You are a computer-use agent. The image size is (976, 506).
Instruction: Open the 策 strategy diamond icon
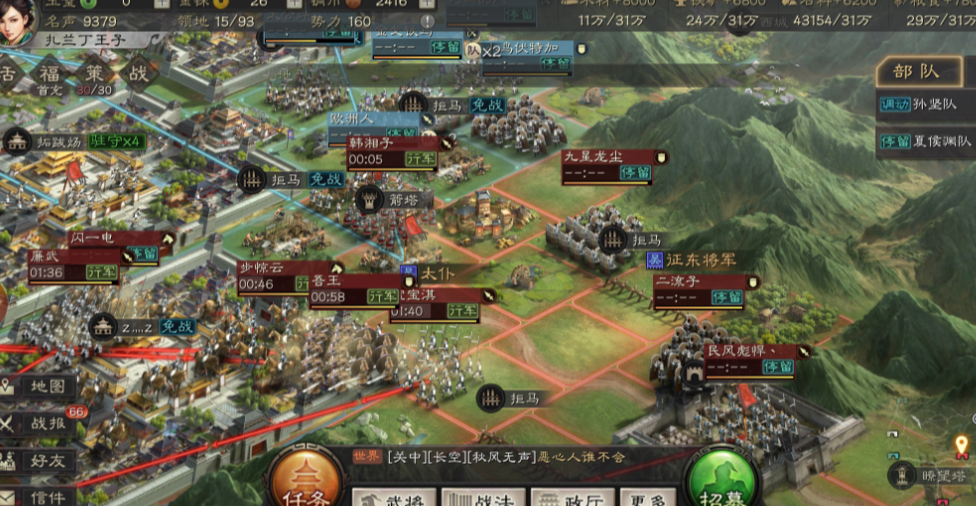click(92, 73)
